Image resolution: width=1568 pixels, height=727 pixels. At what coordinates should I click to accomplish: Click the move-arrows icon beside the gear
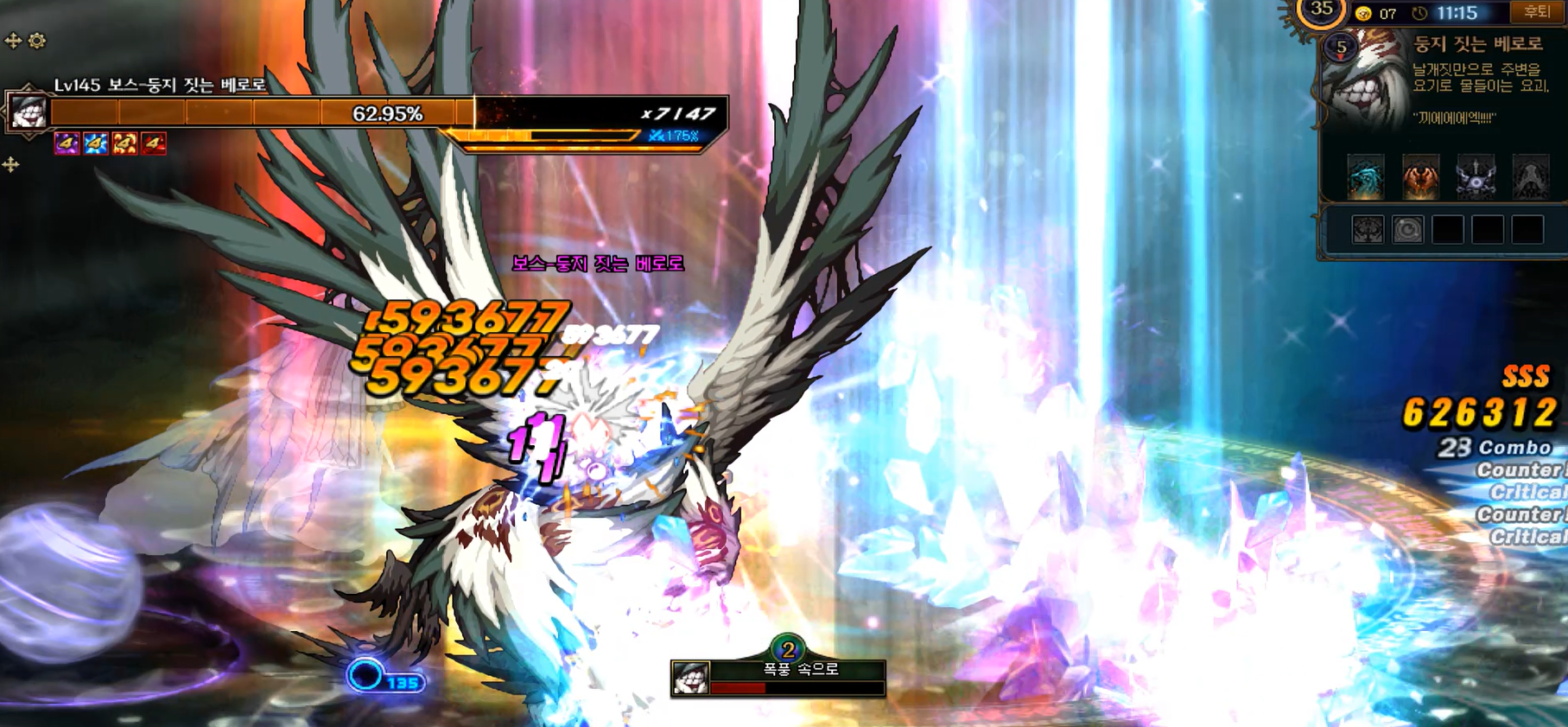click(13, 41)
